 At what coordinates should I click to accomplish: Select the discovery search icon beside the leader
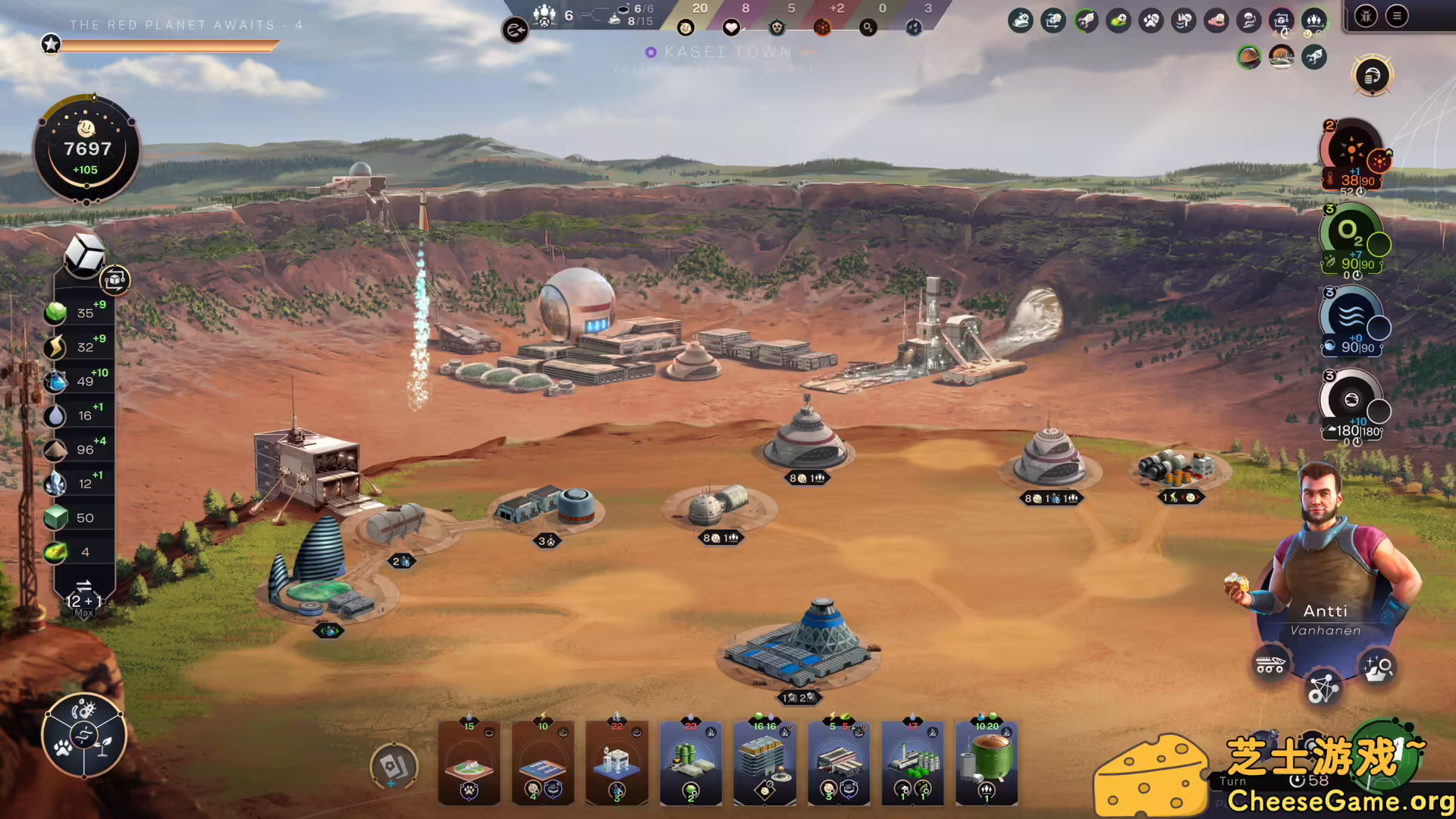coord(1379,667)
